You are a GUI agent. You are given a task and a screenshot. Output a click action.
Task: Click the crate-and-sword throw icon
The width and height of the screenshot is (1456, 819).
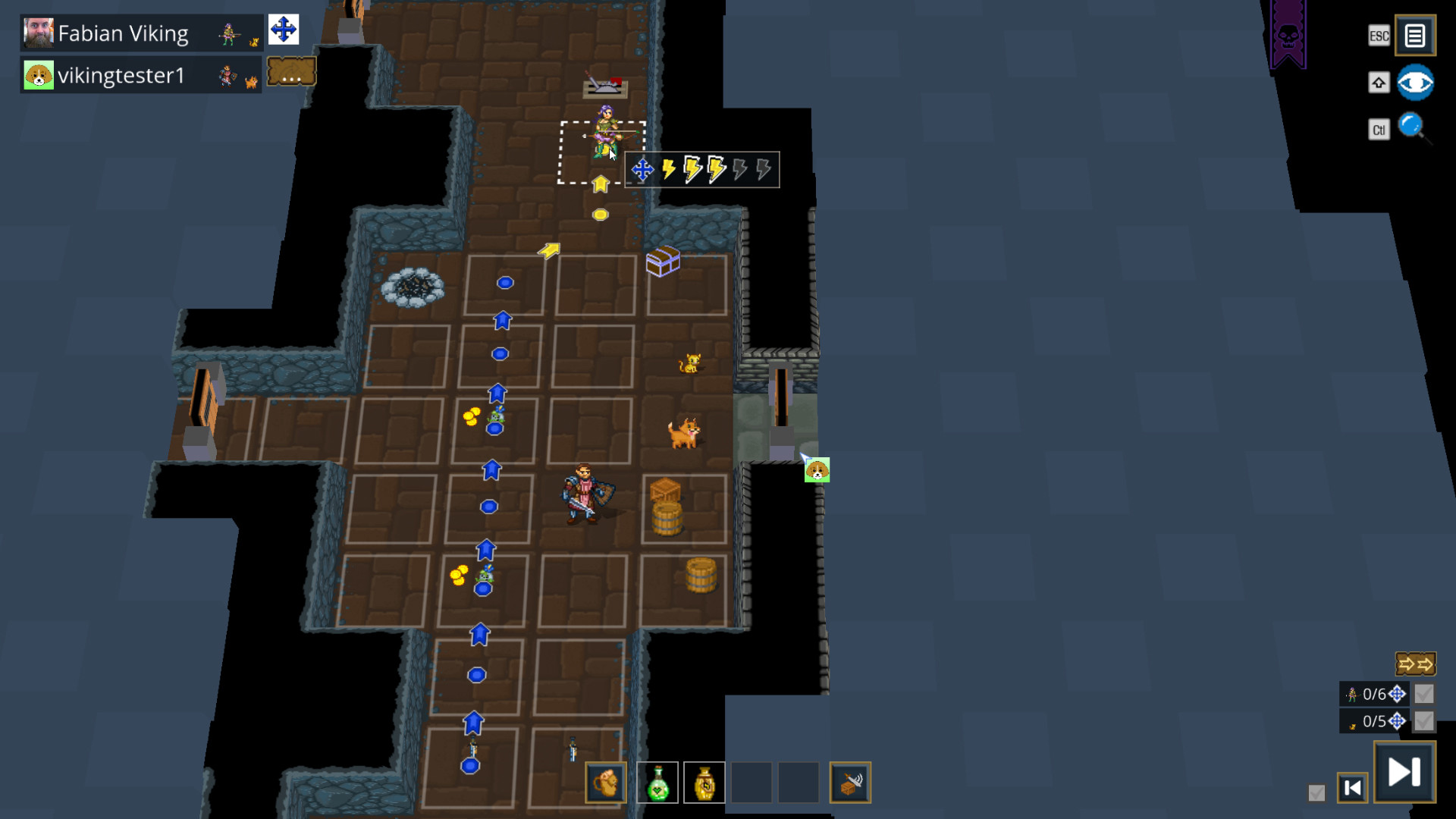[x=850, y=782]
